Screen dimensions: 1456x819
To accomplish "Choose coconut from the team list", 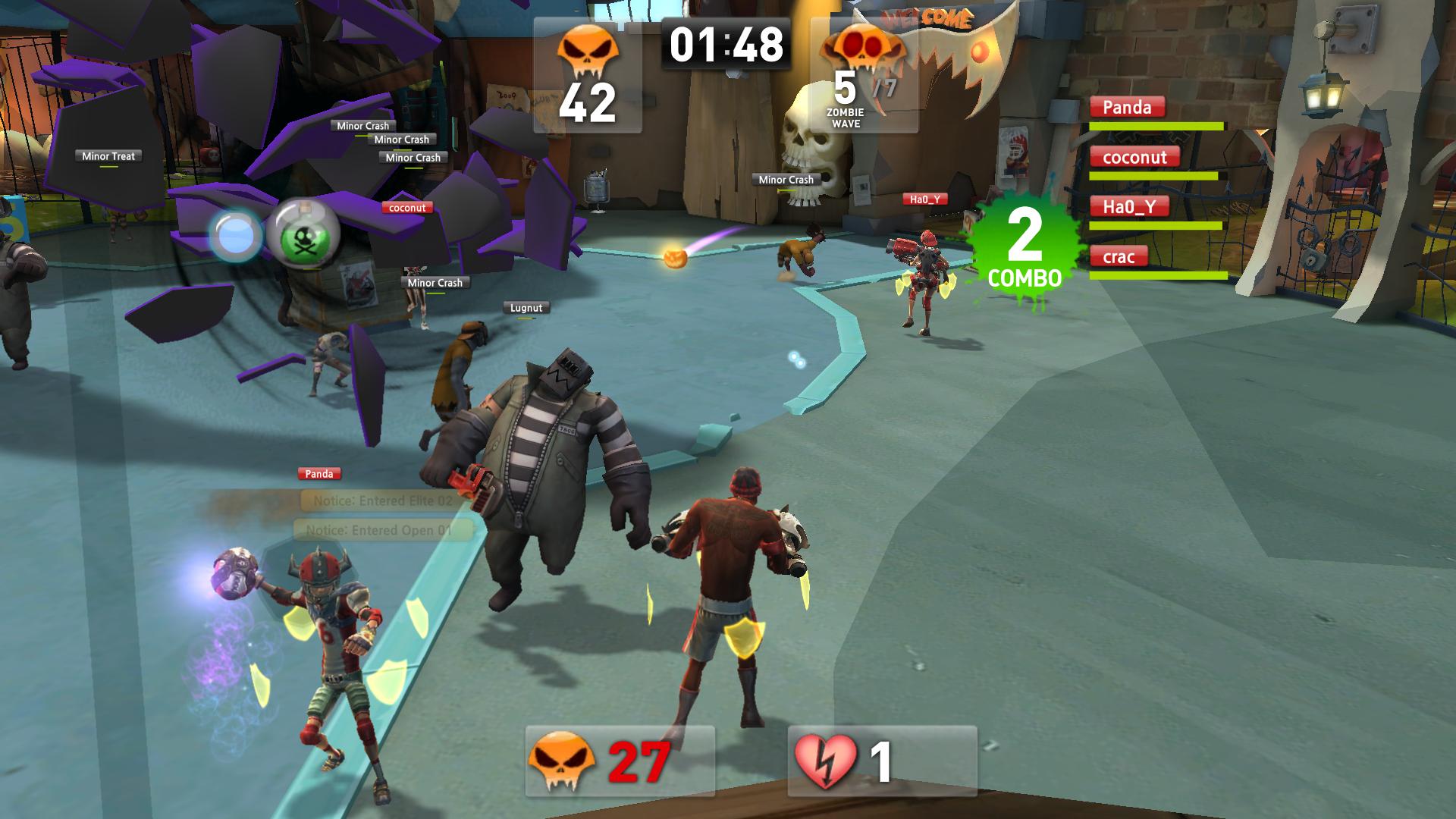I will click(1134, 158).
